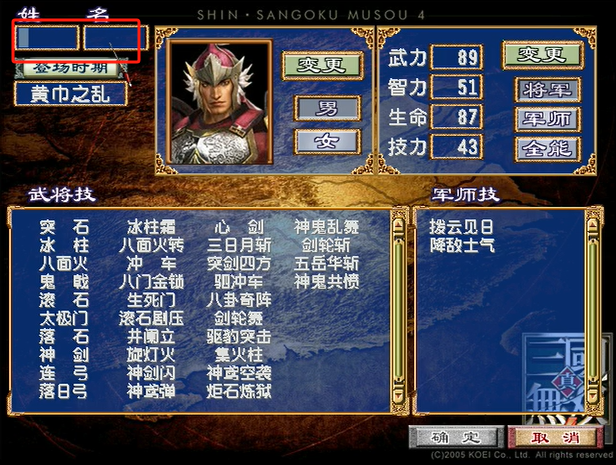This screenshot has width=616, height=465.
Task: Click 变更 in the stats panel
Action: click(541, 54)
